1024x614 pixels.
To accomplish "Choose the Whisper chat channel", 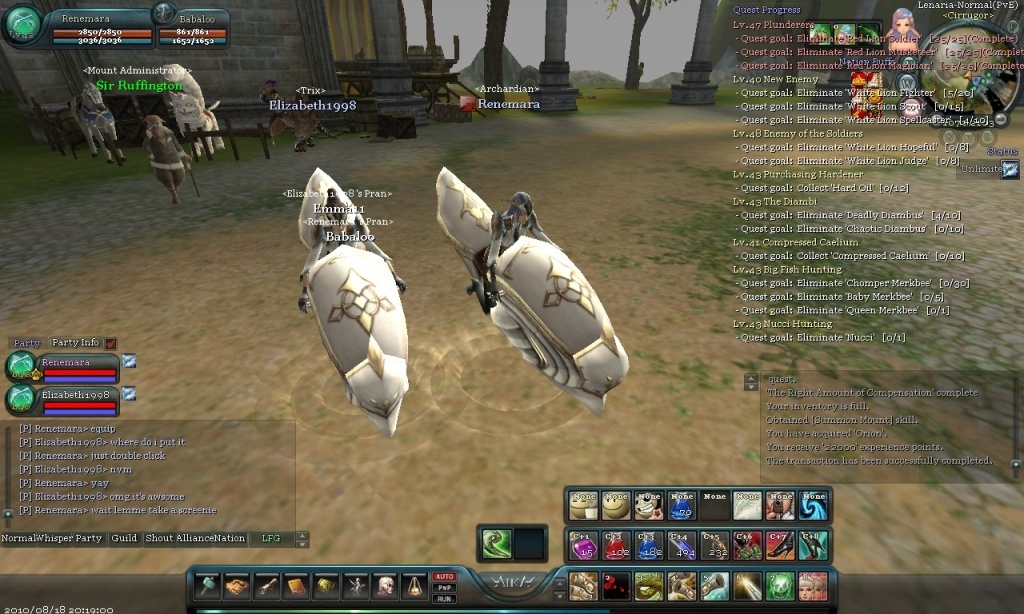I will pos(55,538).
